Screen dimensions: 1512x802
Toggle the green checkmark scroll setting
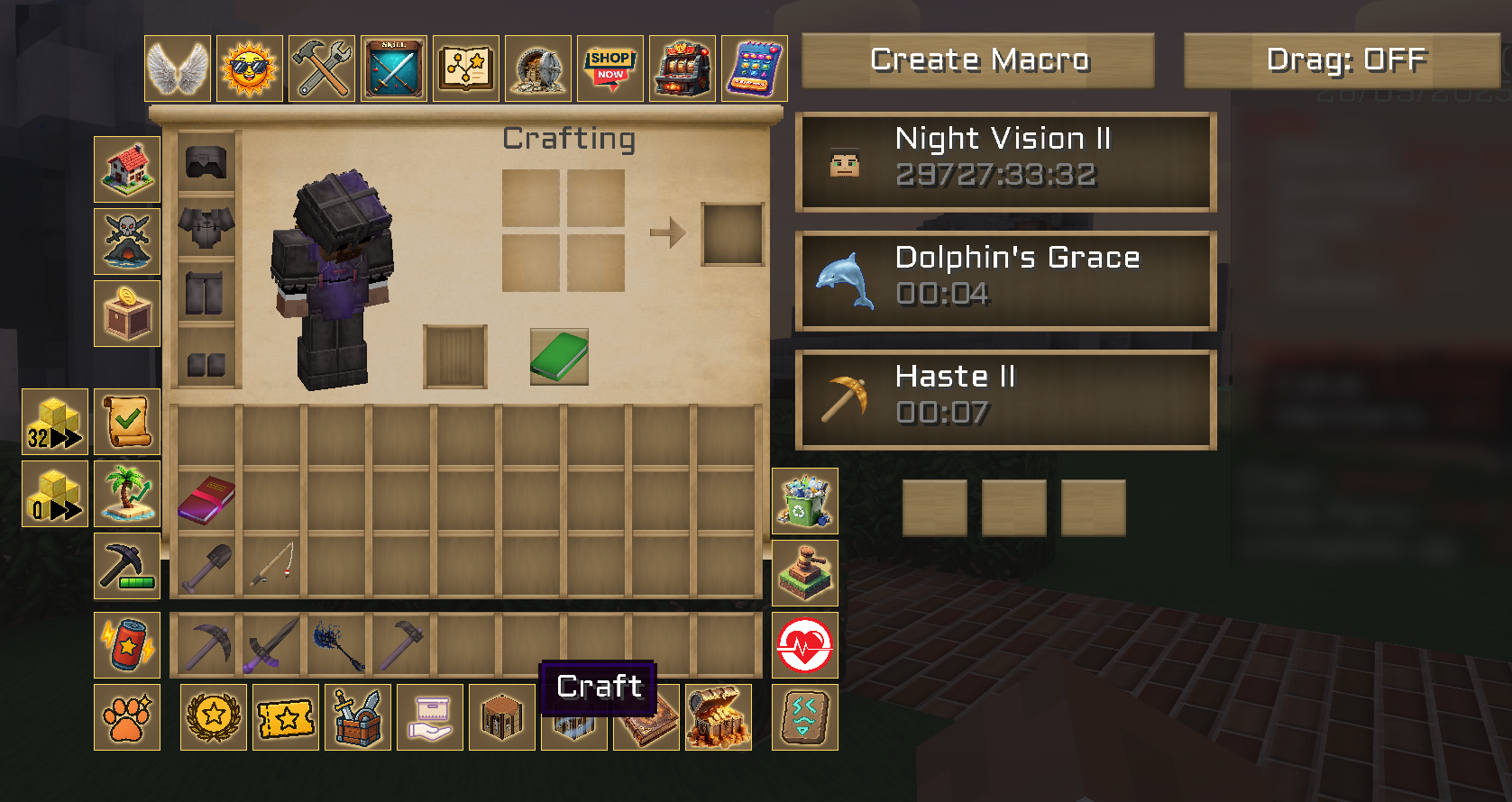point(127,422)
